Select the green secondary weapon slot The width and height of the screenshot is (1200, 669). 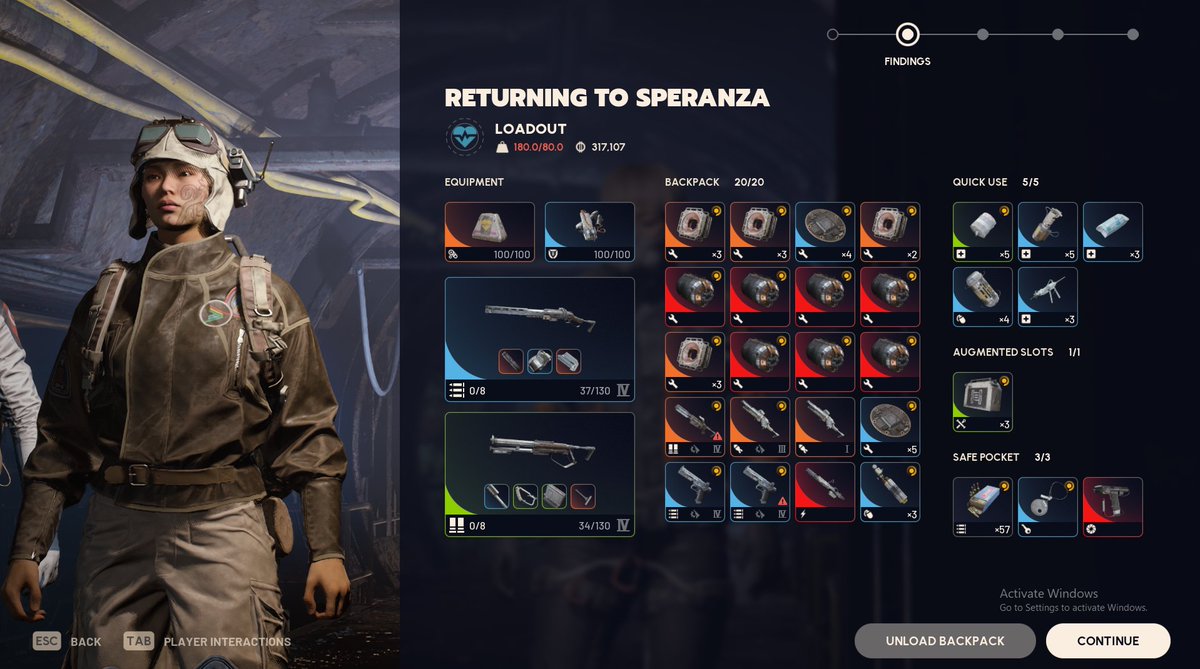pos(539,474)
